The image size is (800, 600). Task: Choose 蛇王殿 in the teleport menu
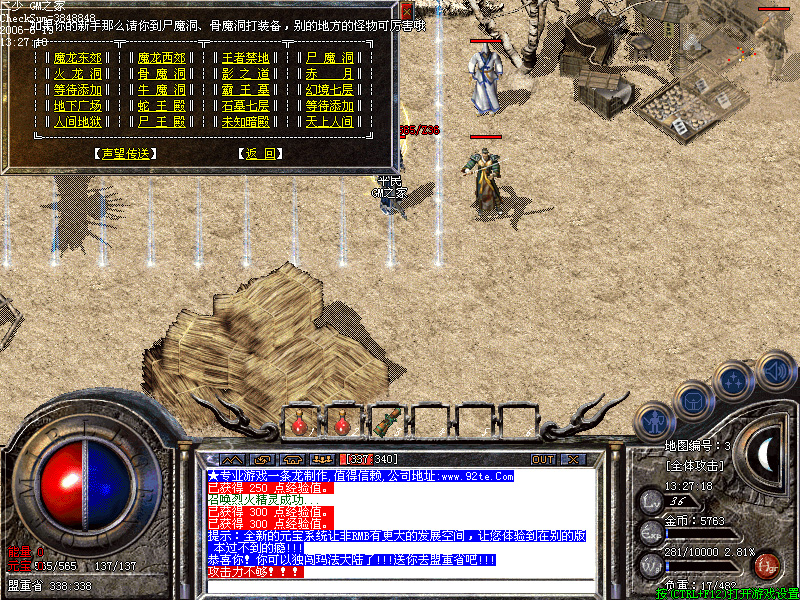[x=161, y=106]
